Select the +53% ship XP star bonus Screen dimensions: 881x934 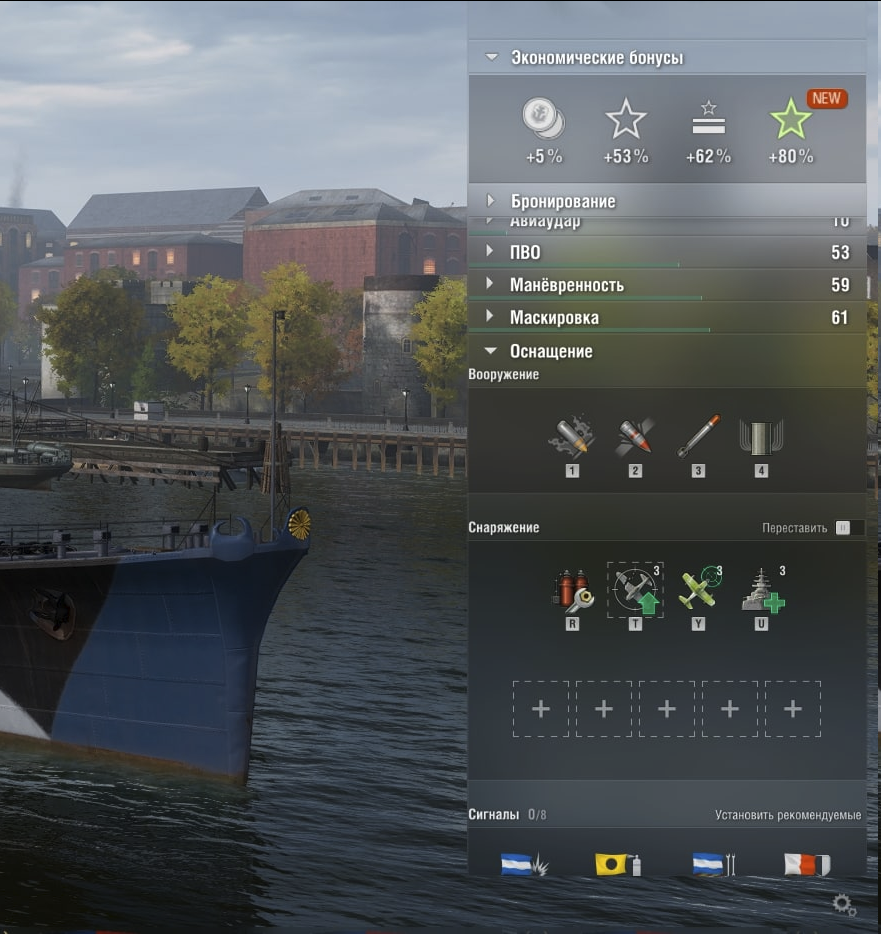[626, 121]
